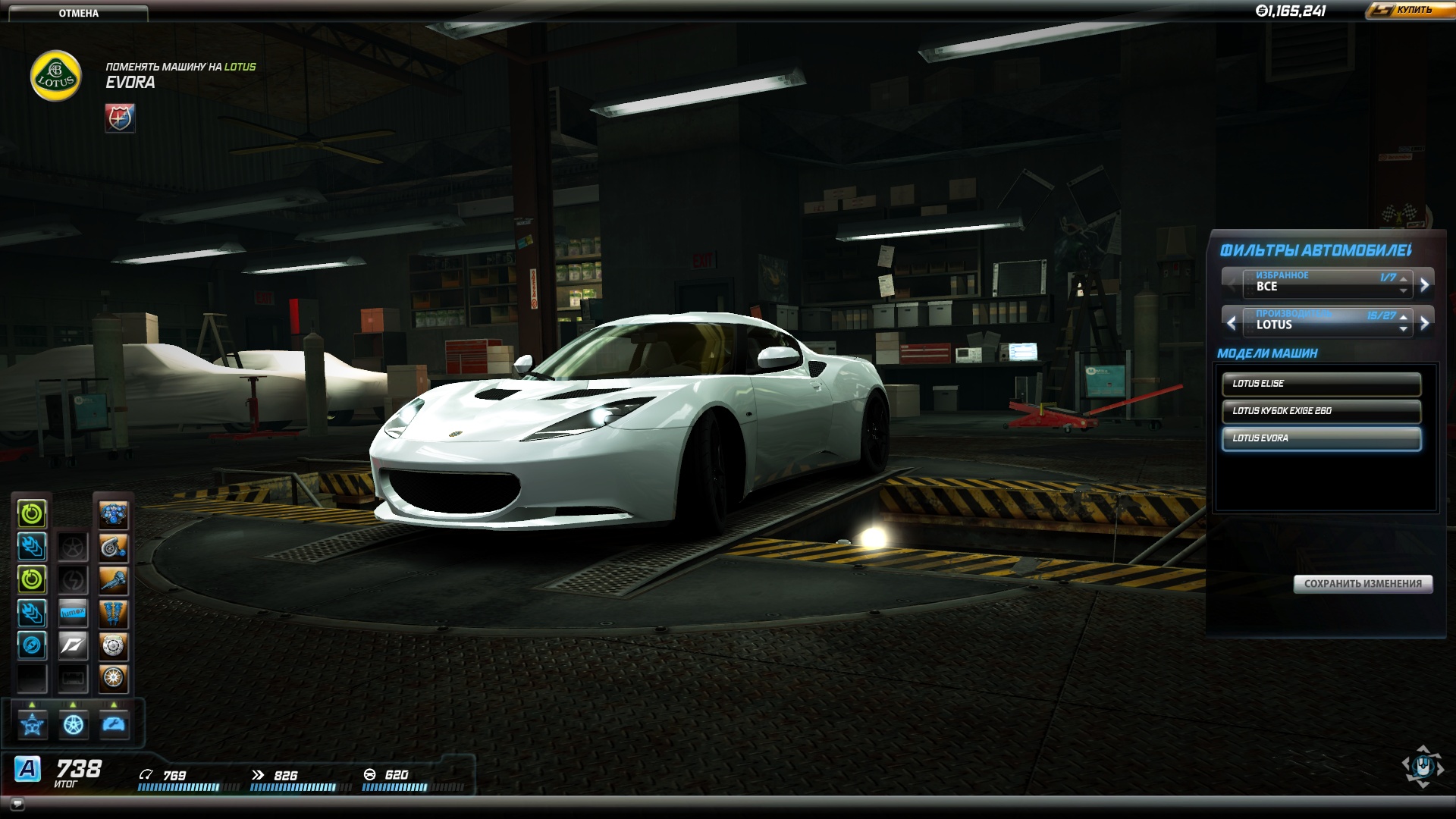Select the suspension coilovers part slot
Viewport: 1456px width, 819px height.
coord(114,613)
